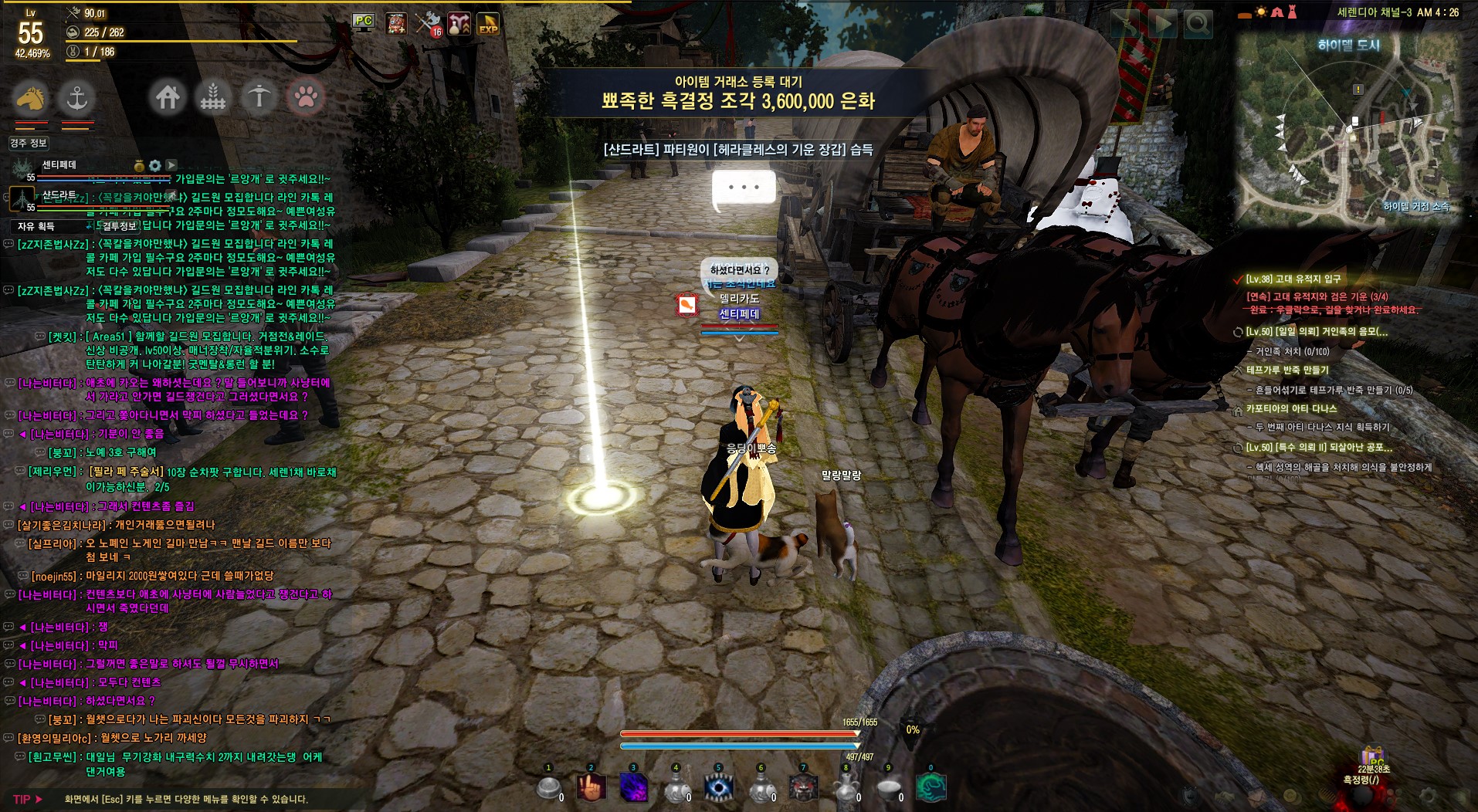Open the 결투정보 duel info button
1478x812 pixels.
point(119,226)
